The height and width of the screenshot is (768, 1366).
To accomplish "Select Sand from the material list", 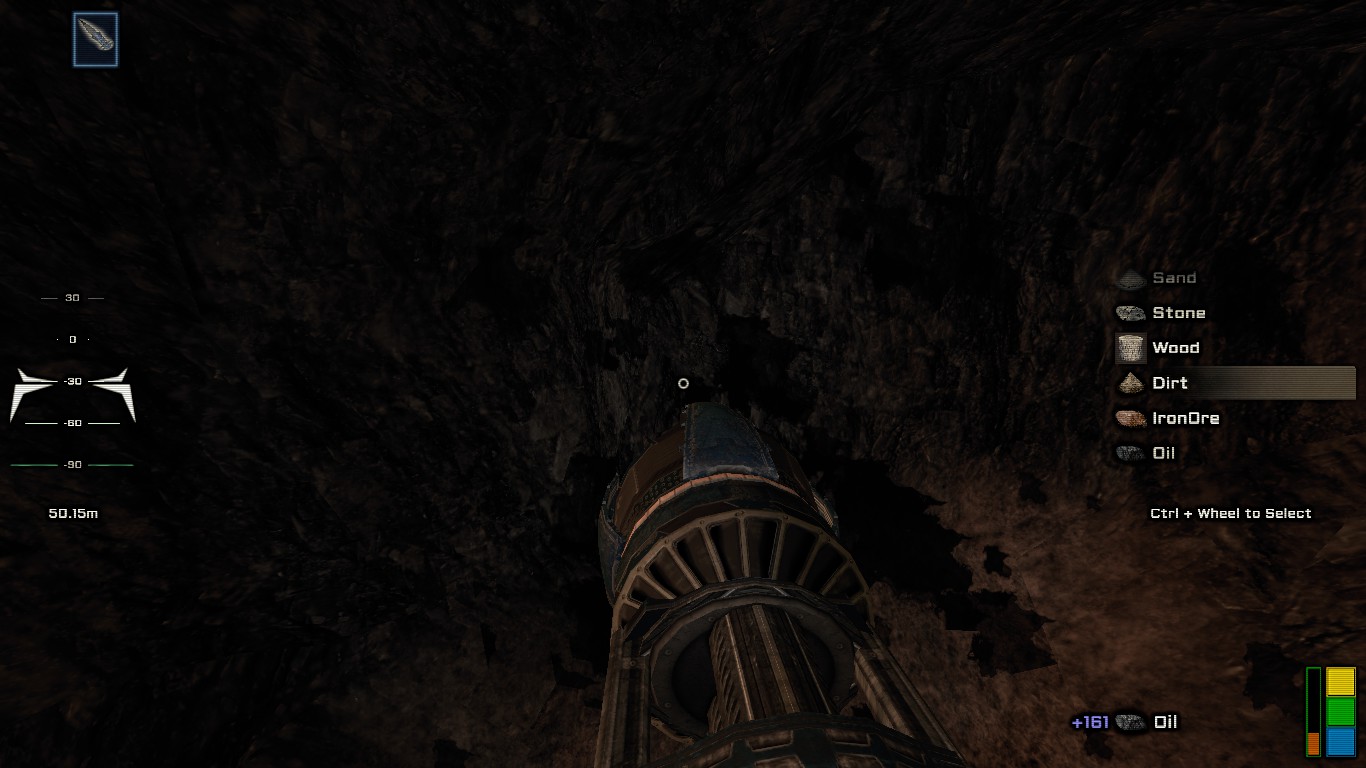I will [1173, 278].
